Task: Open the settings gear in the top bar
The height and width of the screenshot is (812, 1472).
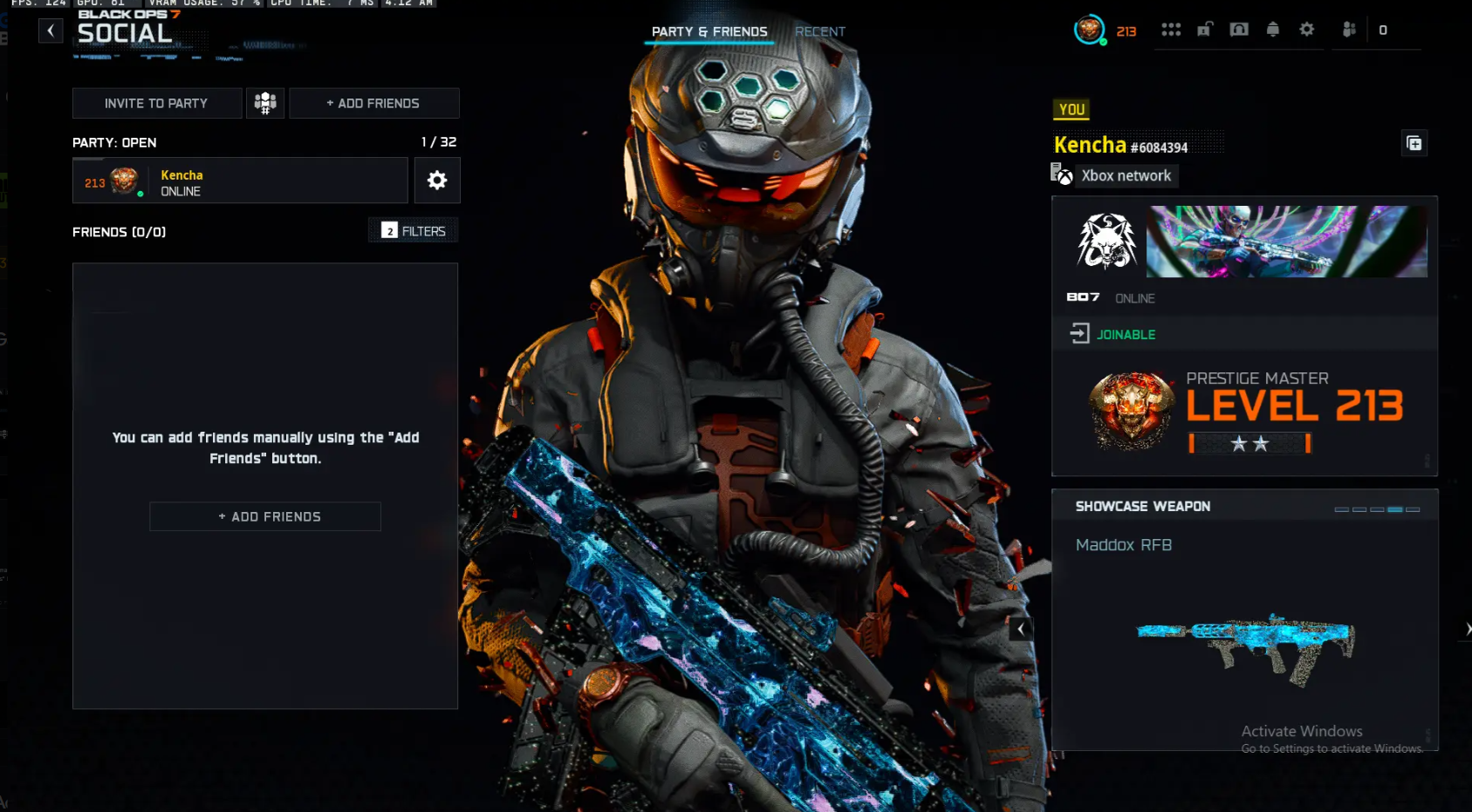Action: pyautogui.click(x=1307, y=29)
